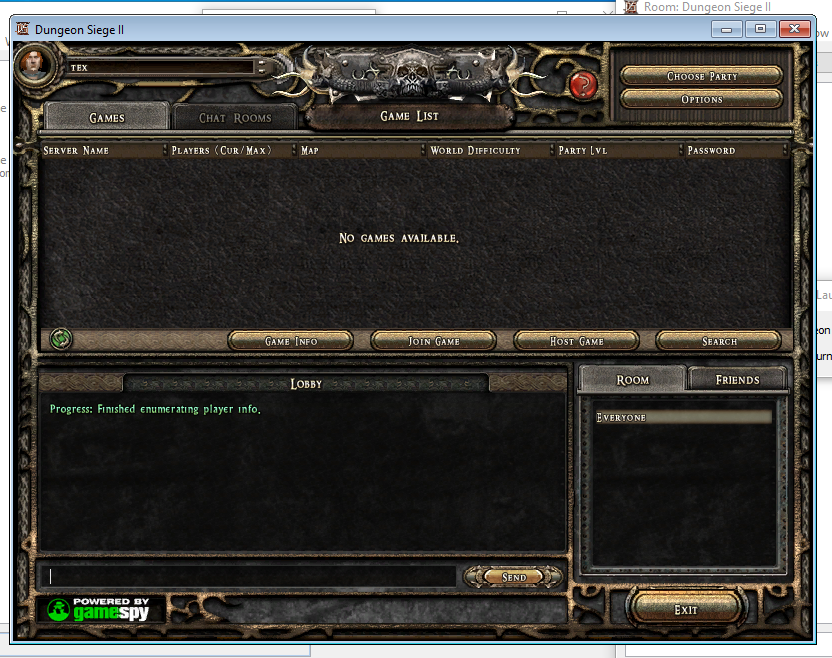Image resolution: width=832 pixels, height=658 pixels.
Task: Select the Everyone entry in room list
Action: 683,417
